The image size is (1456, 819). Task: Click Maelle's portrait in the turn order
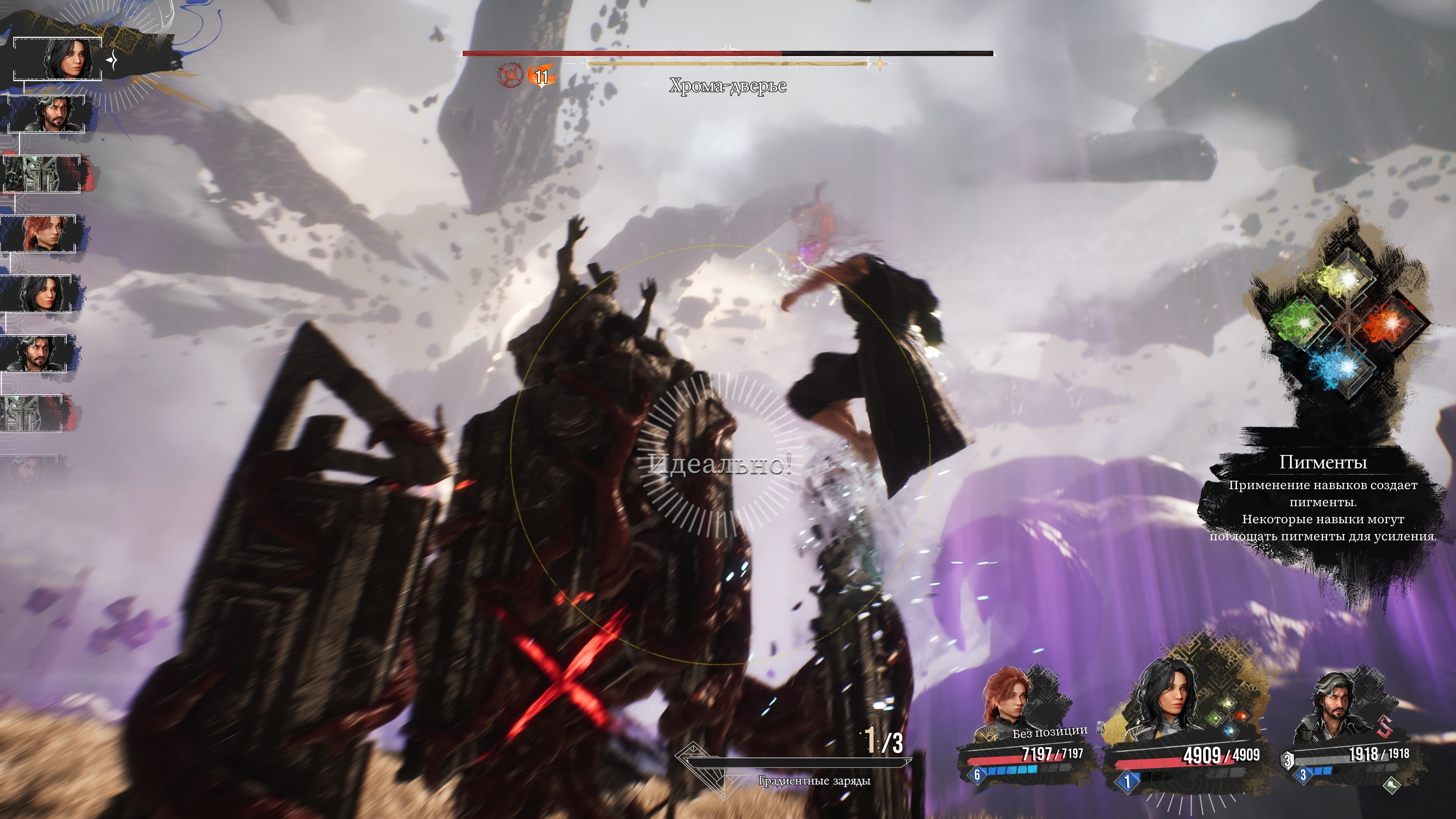[43, 233]
